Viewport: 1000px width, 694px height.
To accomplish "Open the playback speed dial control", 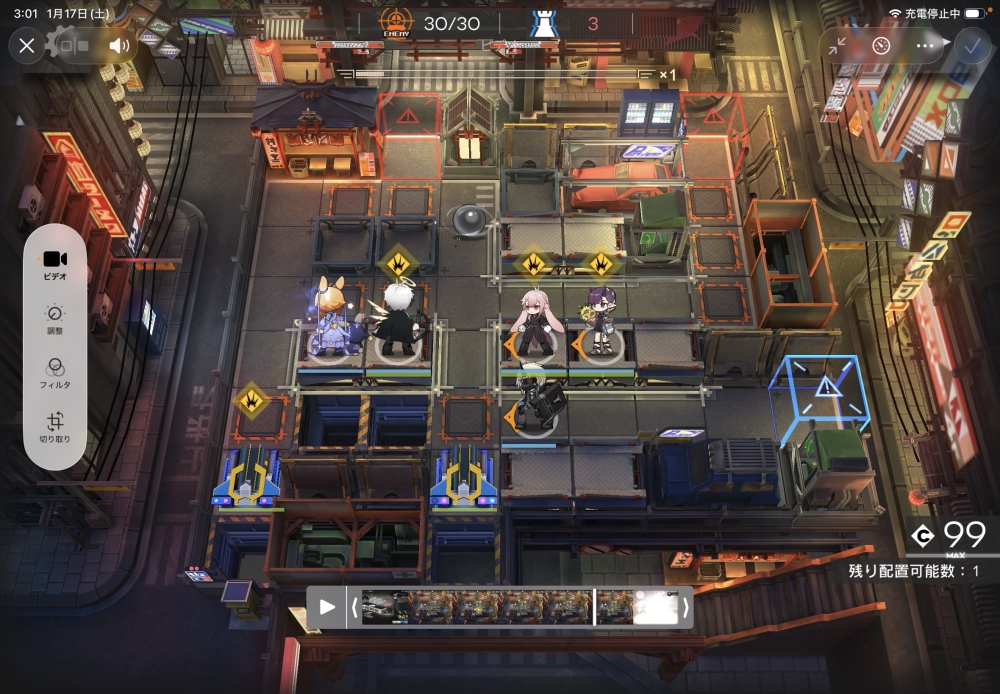I will (881, 45).
